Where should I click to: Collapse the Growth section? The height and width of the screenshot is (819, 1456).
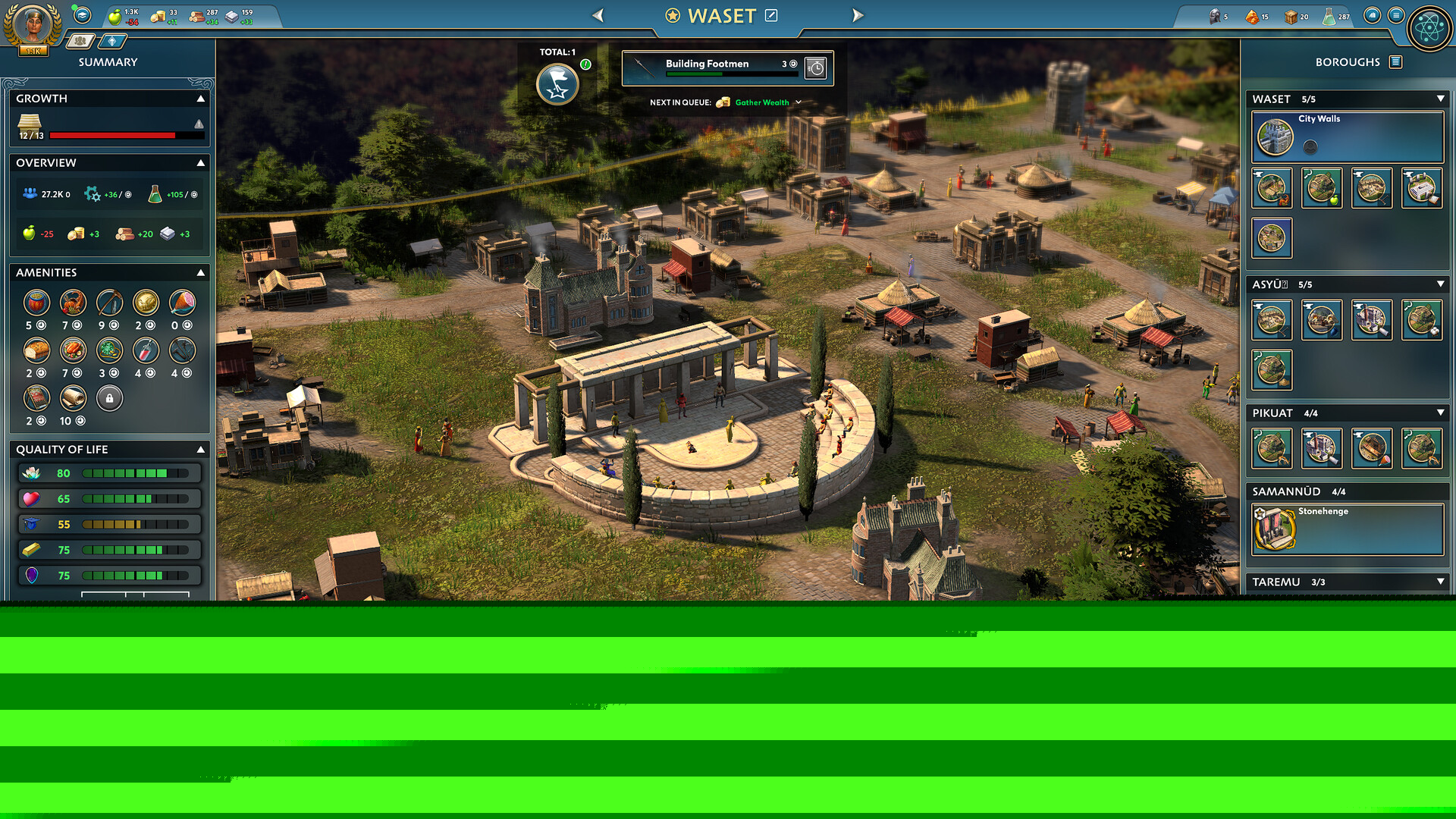201,99
